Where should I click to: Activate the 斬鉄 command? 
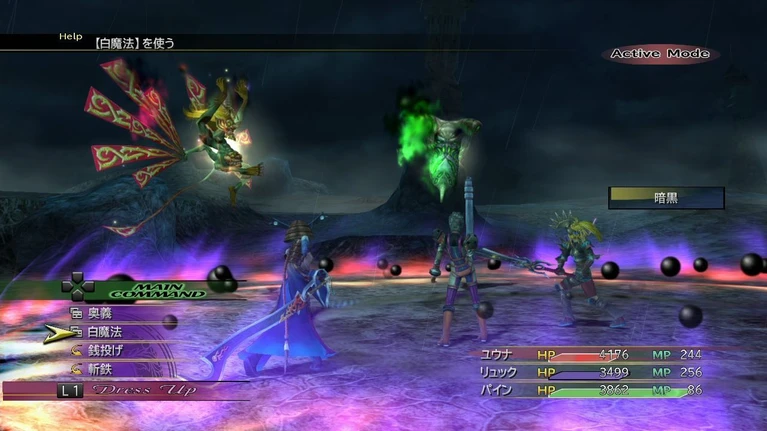(x=100, y=370)
